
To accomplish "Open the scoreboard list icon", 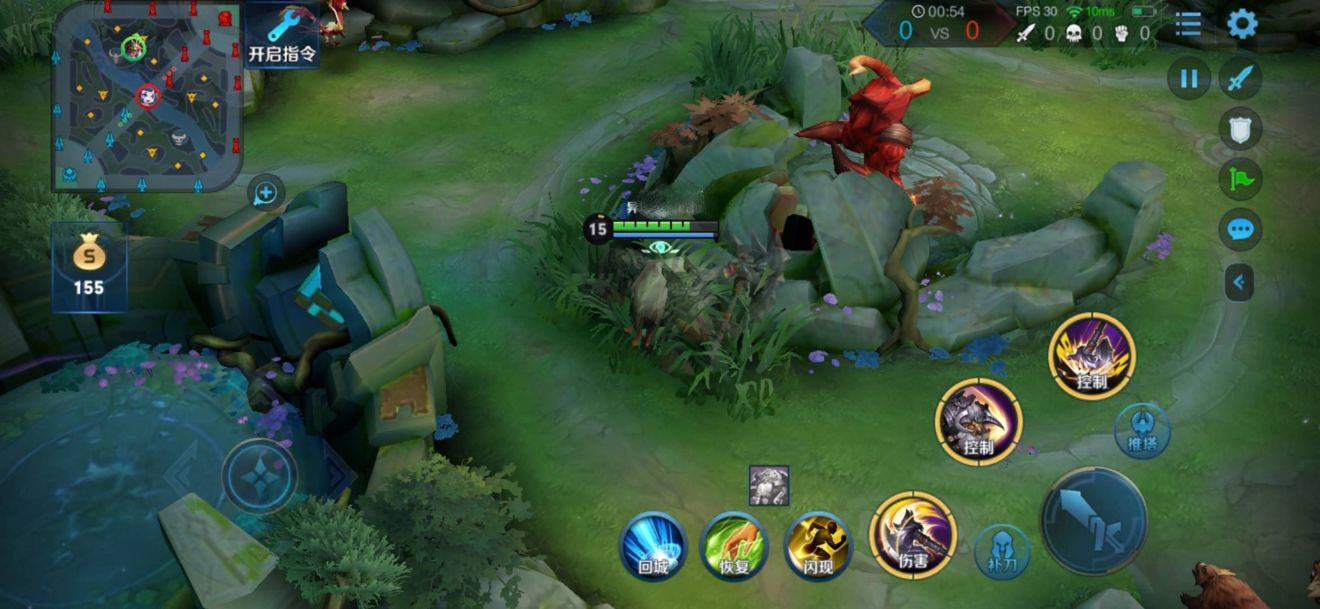I will pyautogui.click(x=1188, y=24).
